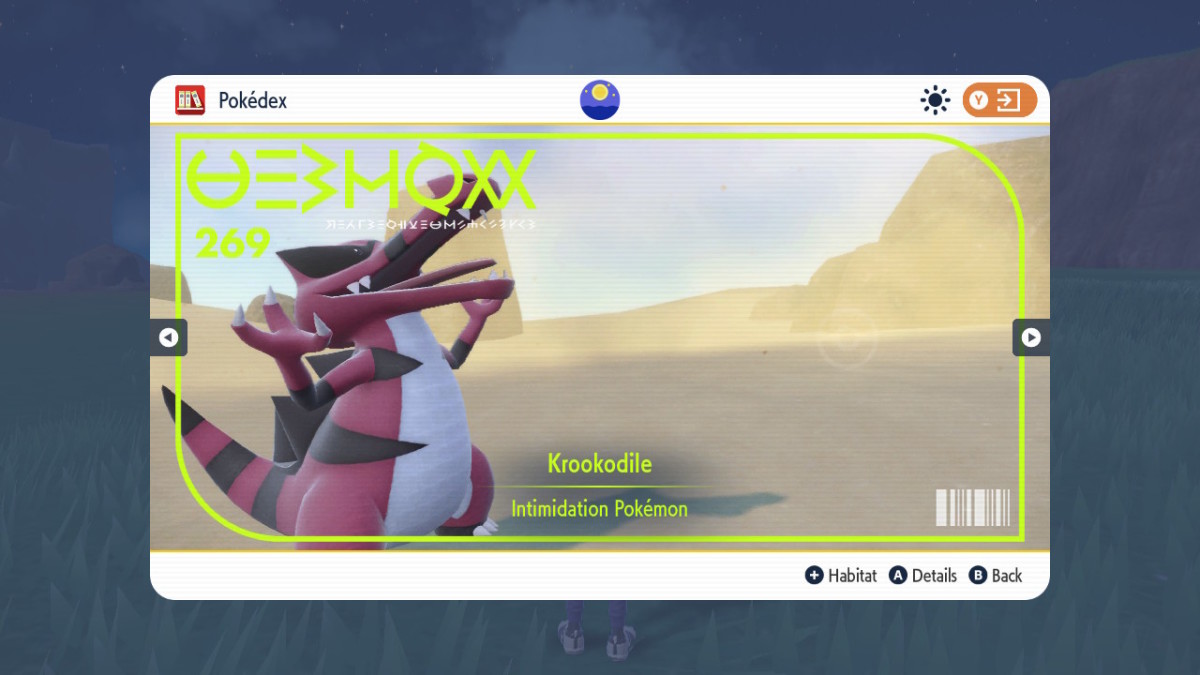This screenshot has width=1200, height=675.
Task: Select the Back option
Action: click(996, 576)
